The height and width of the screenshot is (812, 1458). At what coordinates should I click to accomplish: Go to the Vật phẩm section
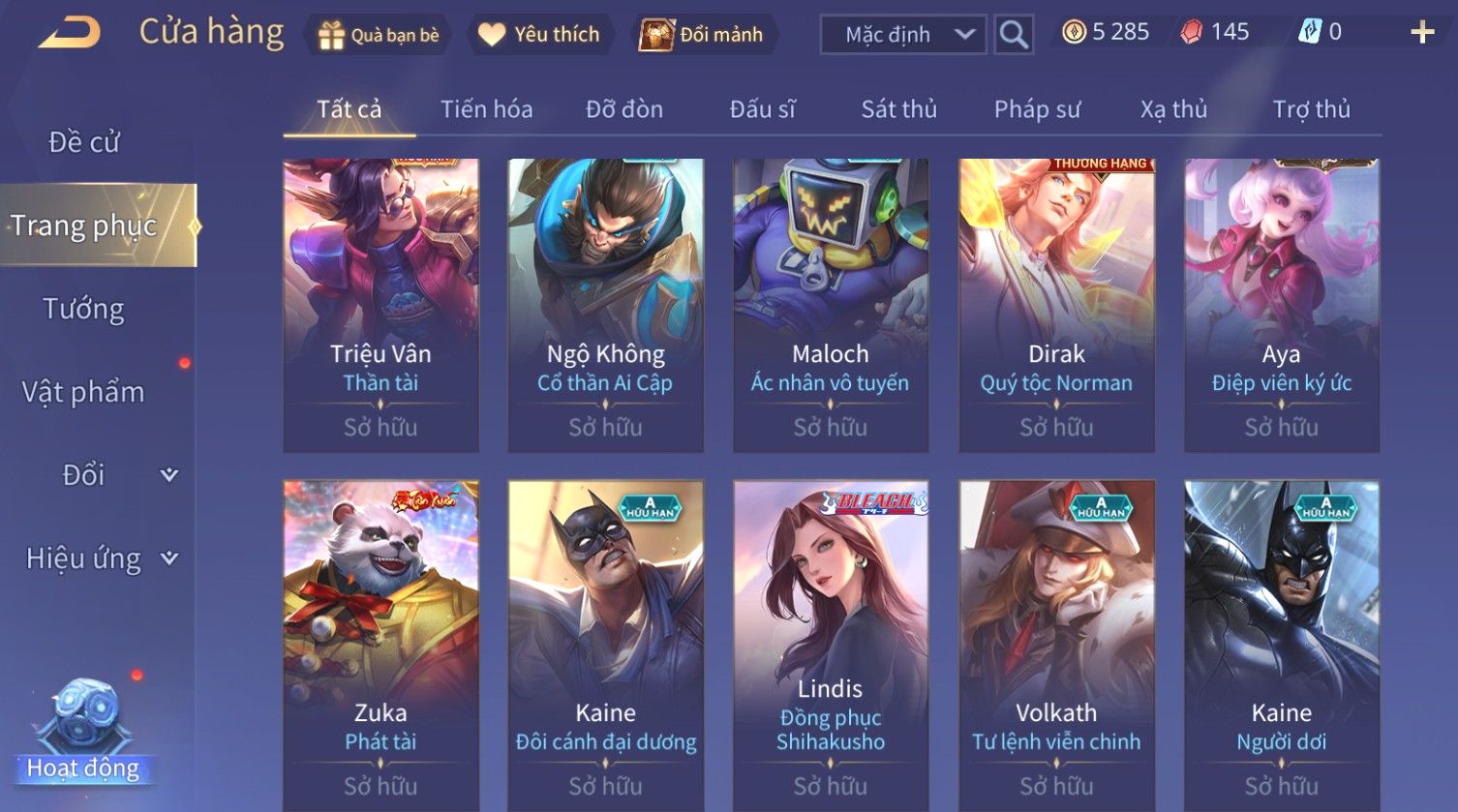[x=84, y=392]
